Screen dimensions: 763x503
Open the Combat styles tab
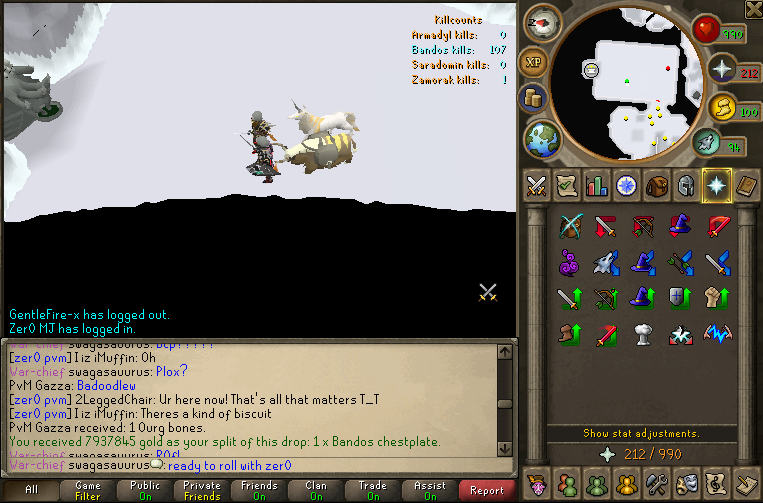click(x=537, y=186)
